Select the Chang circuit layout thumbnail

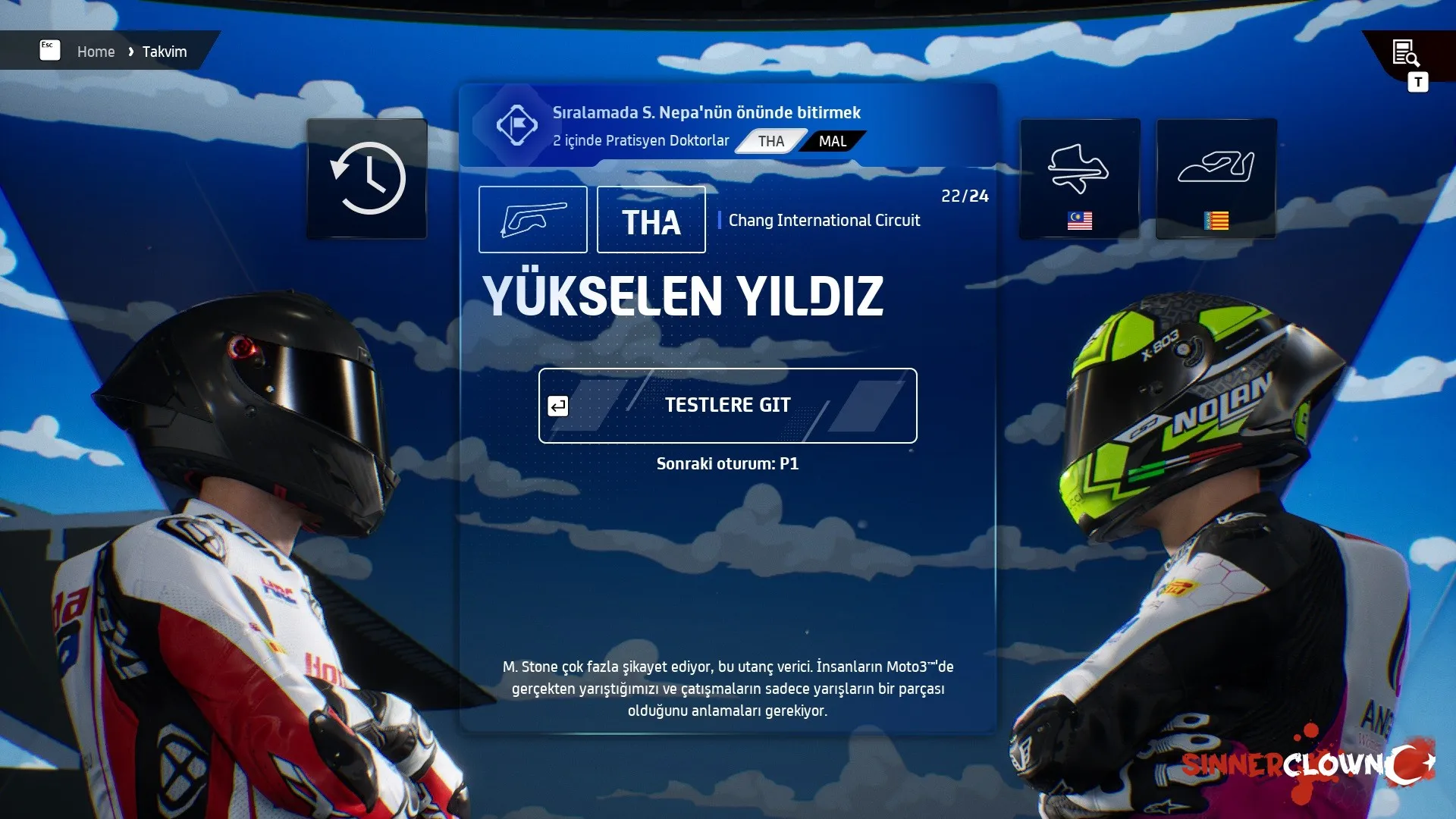[532, 220]
